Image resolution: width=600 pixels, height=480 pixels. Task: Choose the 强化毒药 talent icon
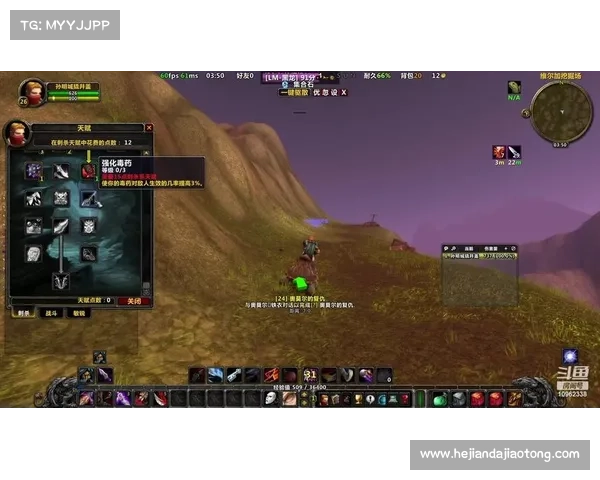click(x=89, y=172)
